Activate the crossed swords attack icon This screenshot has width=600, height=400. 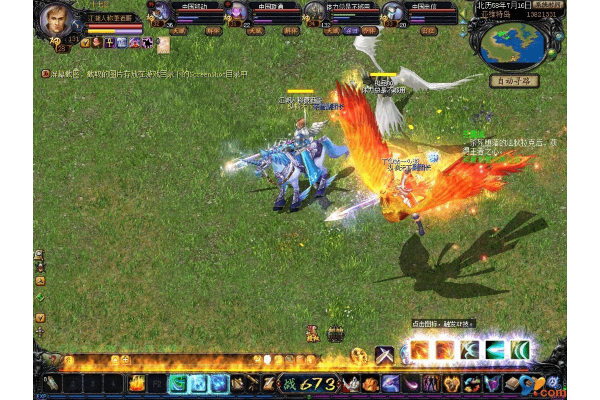point(385,353)
